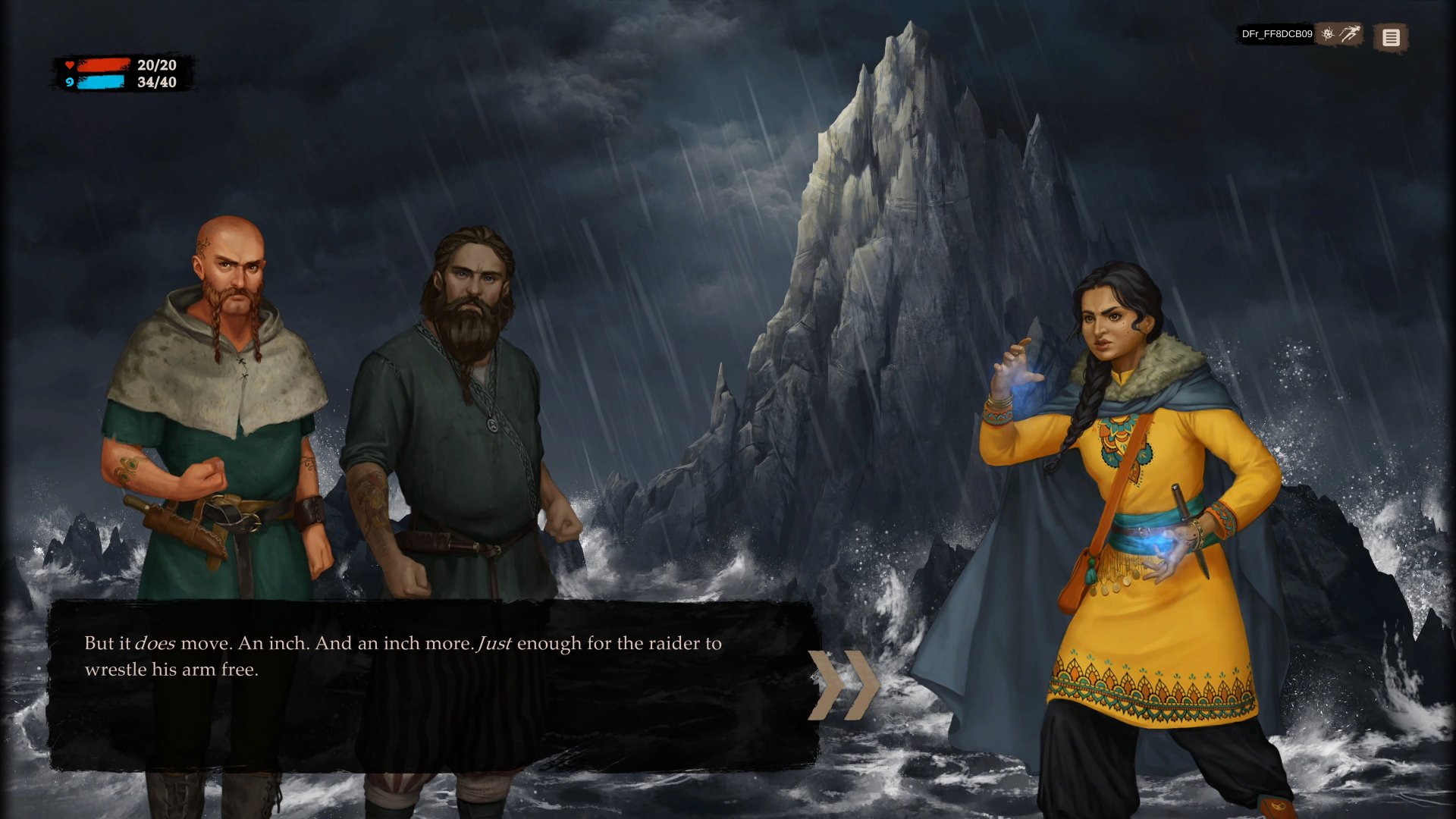Expand the DFr_FF8DCB09 player info
Viewport: 1456px width, 819px height.
pyautogui.click(x=1276, y=33)
